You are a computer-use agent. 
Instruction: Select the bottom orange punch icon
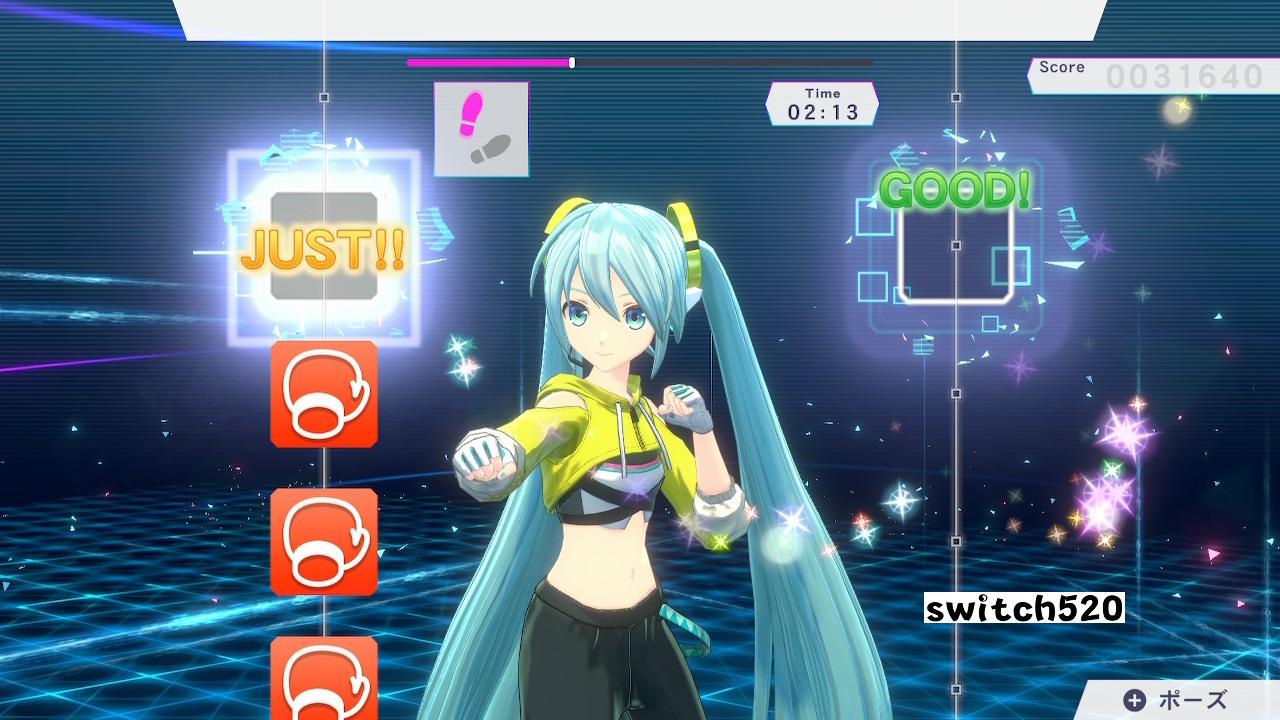(323, 680)
